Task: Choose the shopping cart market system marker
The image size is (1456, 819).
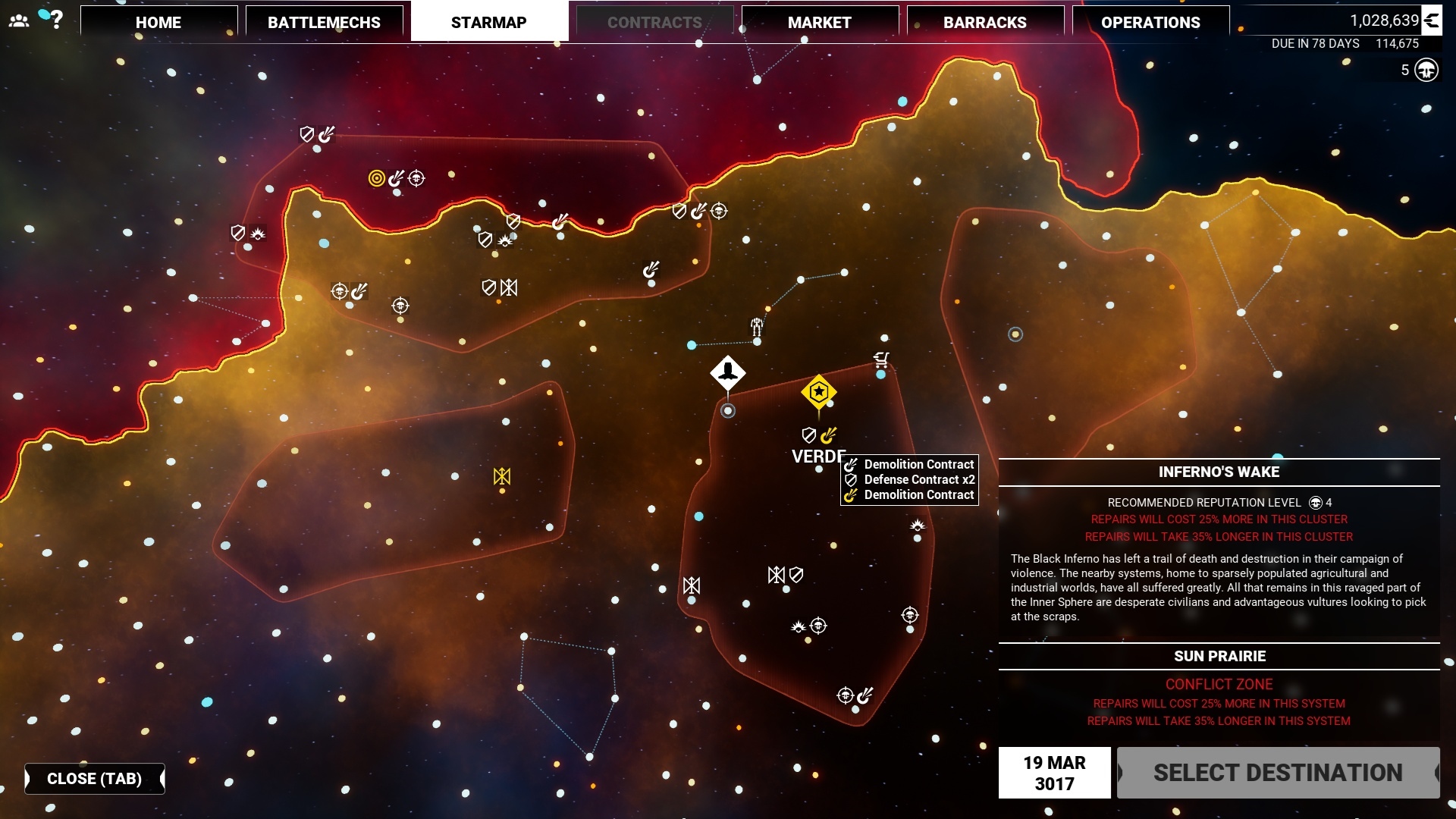Action: (881, 359)
